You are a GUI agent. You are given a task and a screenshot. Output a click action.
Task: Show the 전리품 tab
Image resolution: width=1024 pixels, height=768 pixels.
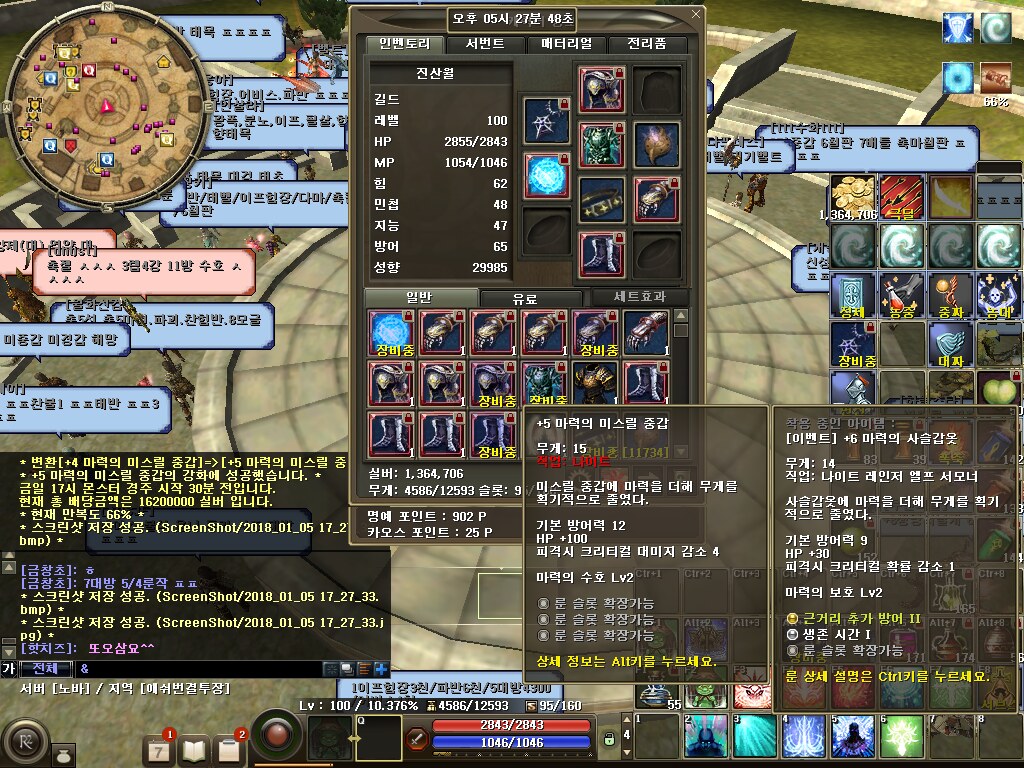(646, 44)
